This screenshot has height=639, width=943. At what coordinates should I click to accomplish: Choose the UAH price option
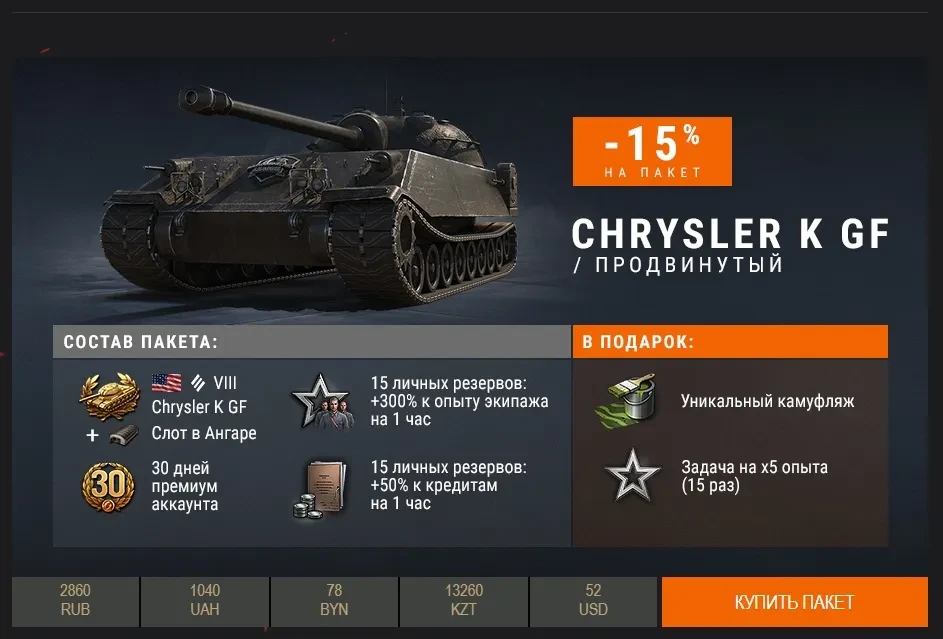(x=205, y=601)
